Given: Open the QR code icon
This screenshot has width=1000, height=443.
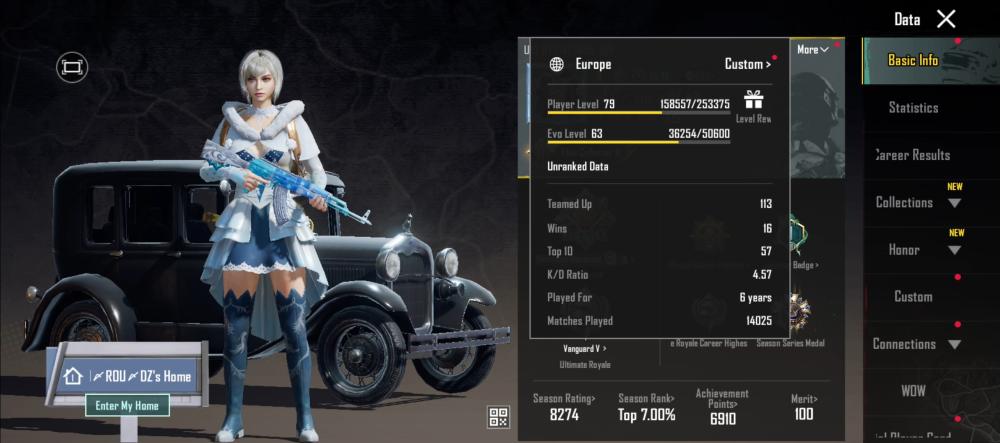Looking at the screenshot, I should [498, 416].
